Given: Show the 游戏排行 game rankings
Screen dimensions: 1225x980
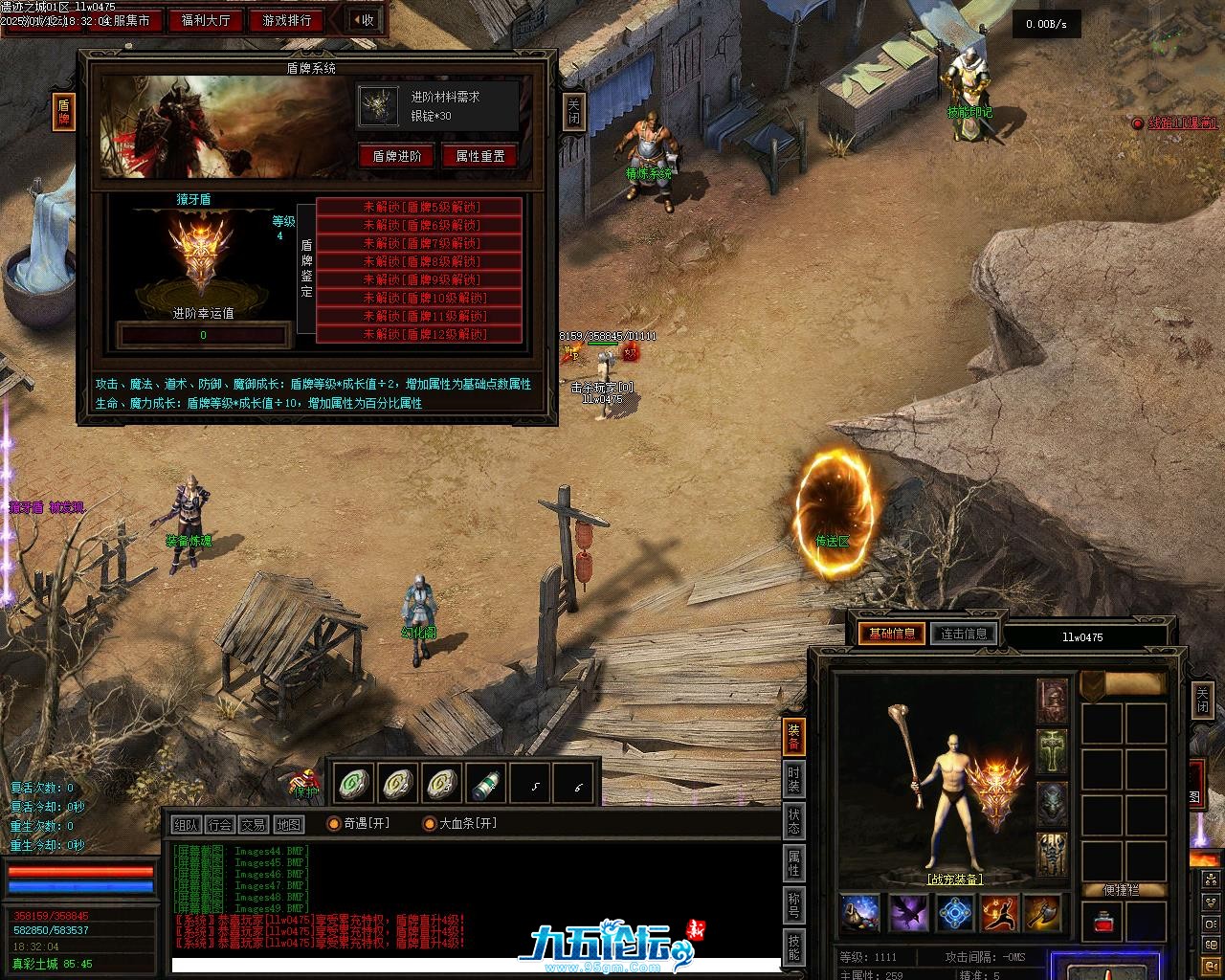Looking at the screenshot, I should 286,20.
